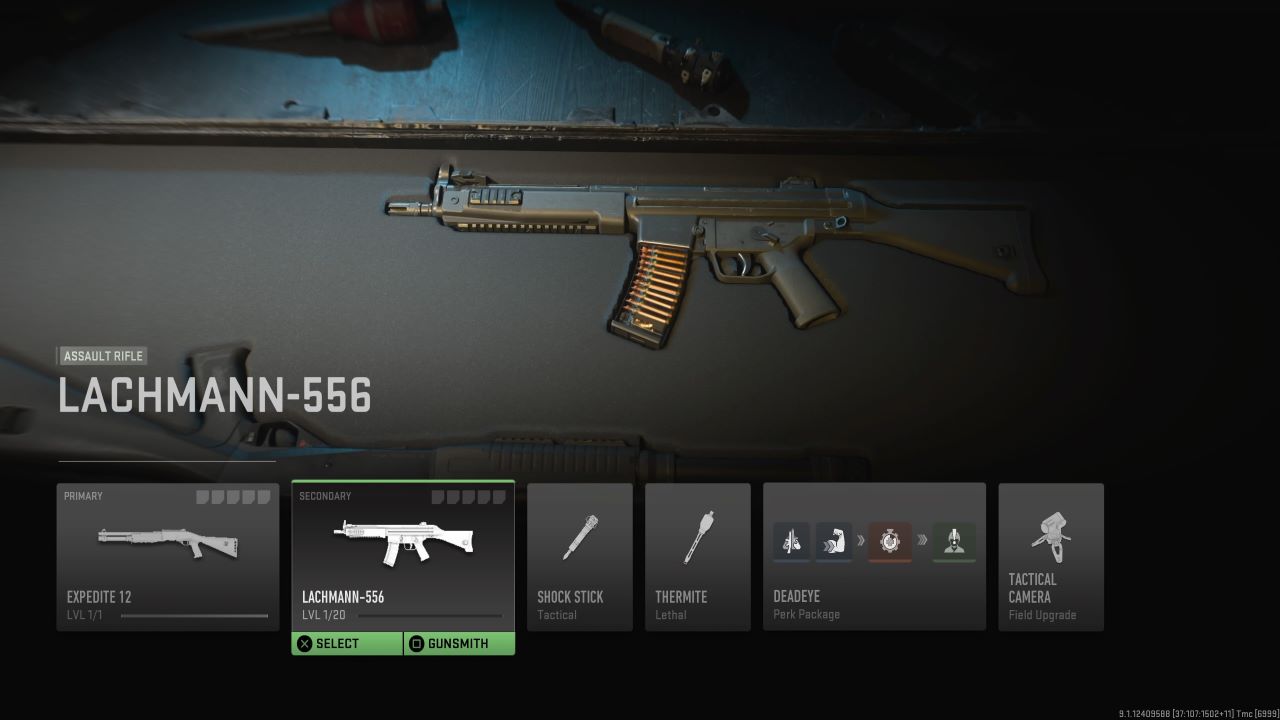
Task: Click the Assault Rifle category label
Action: click(103, 356)
